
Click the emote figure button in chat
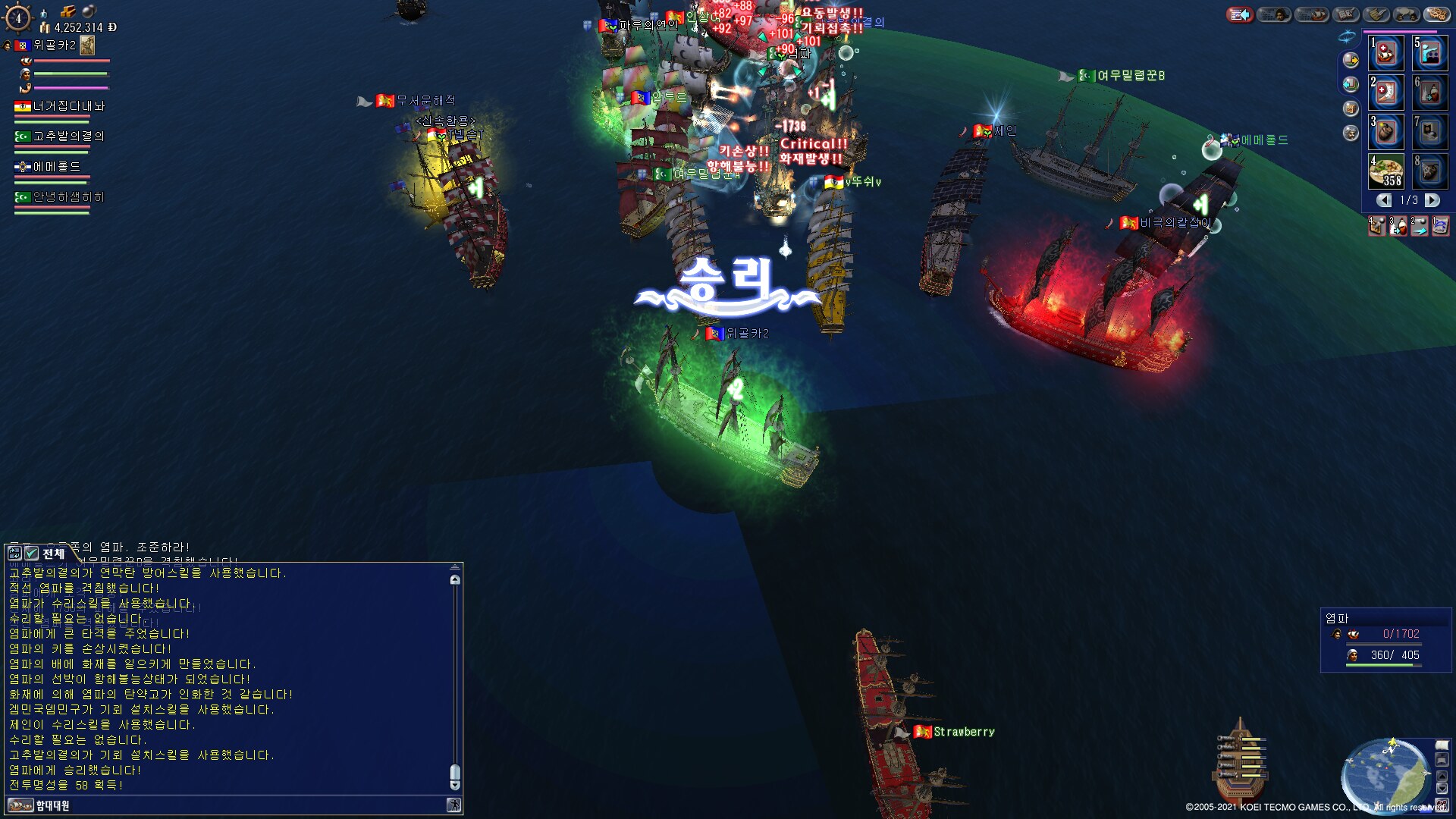[453, 805]
